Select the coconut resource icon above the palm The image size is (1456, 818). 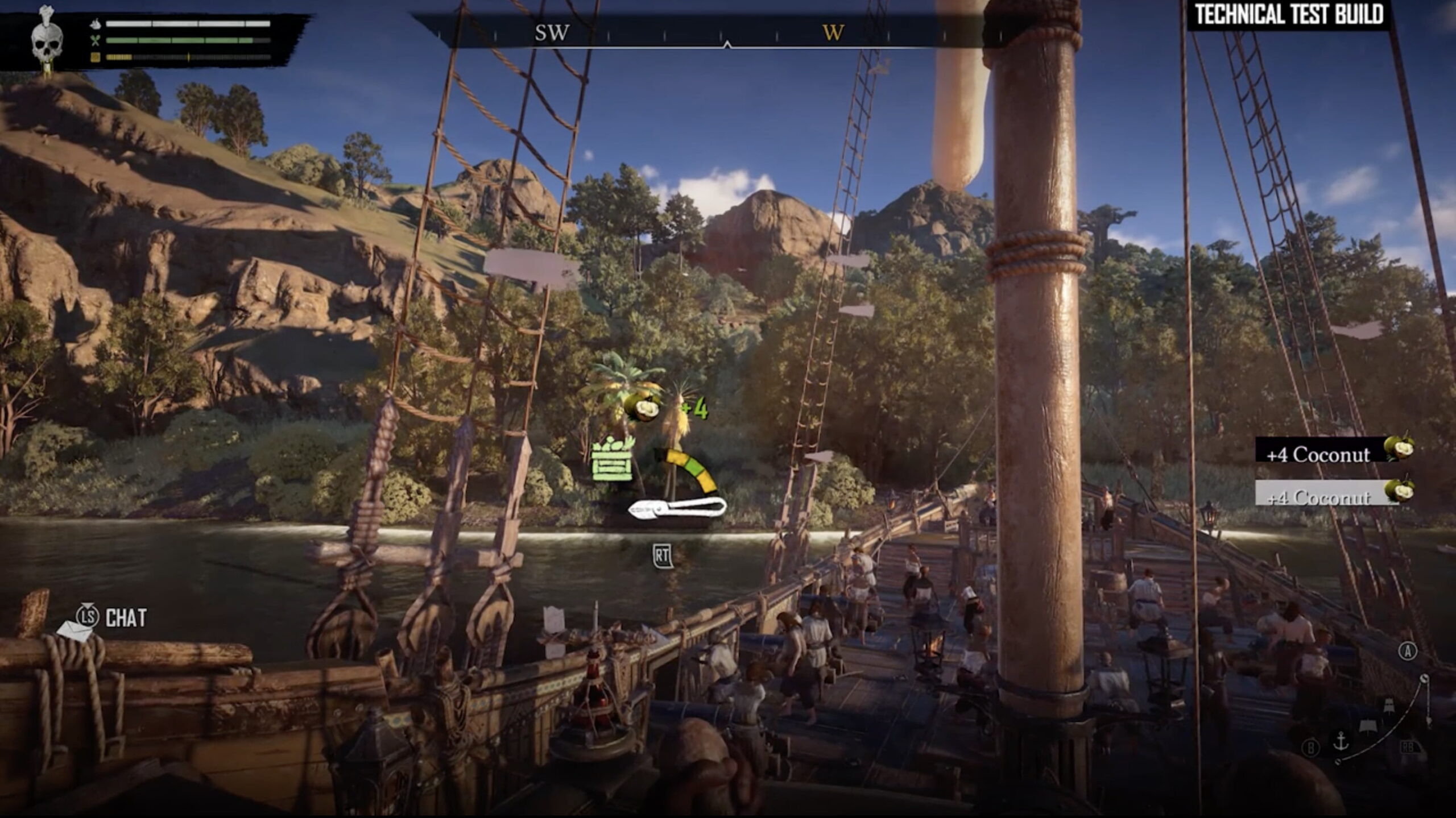point(643,407)
